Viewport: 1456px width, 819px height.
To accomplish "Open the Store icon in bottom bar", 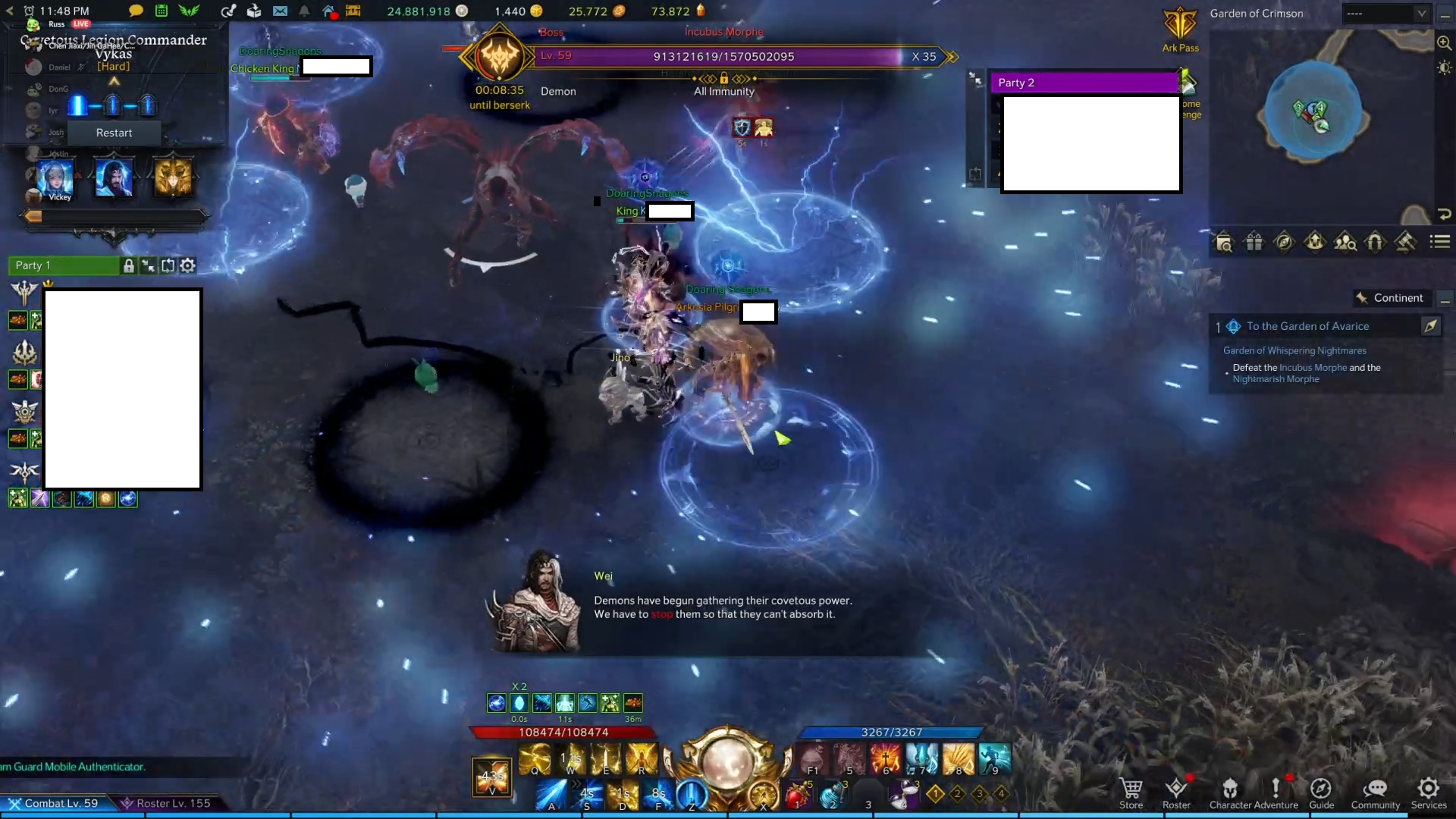I will (x=1131, y=789).
